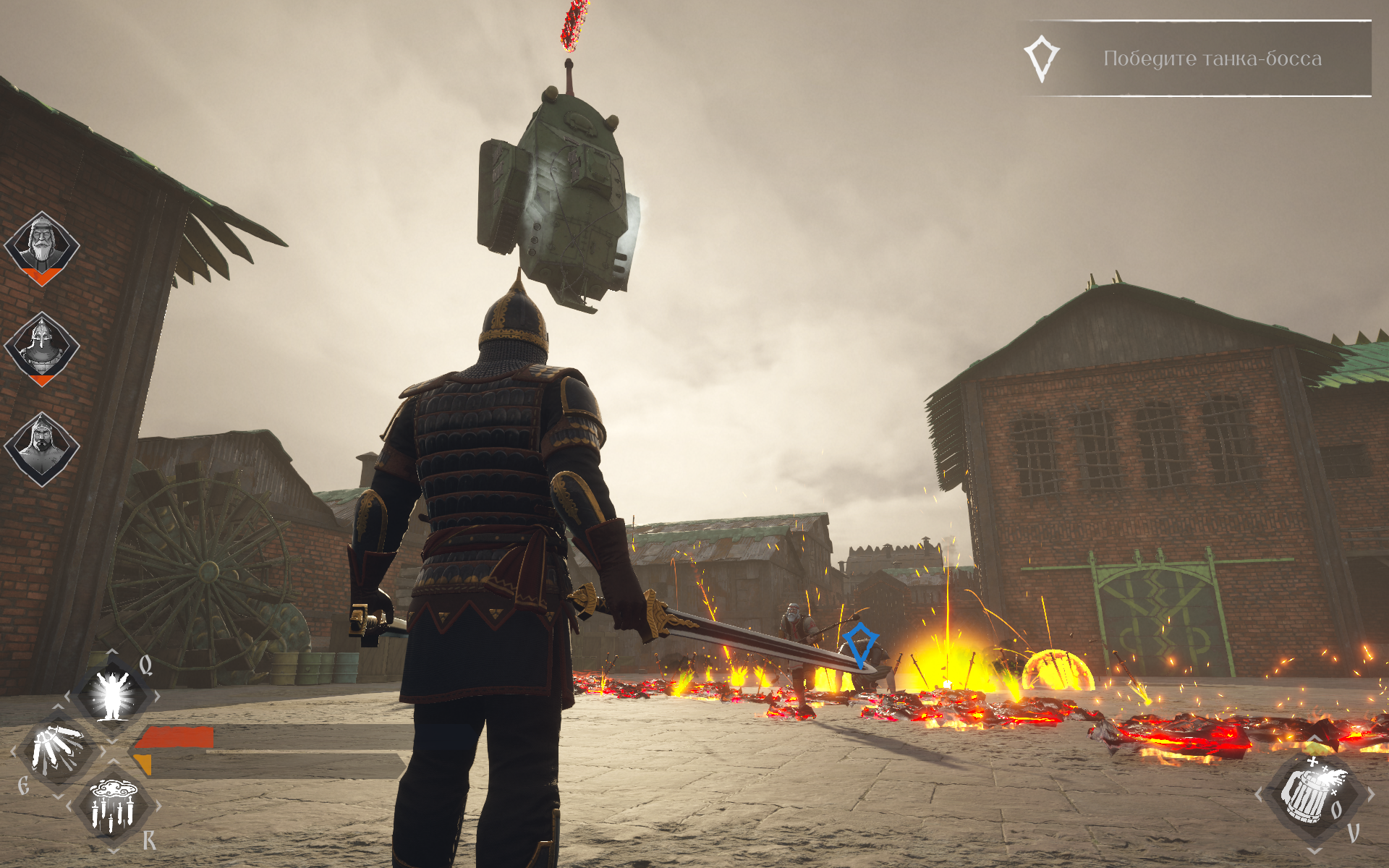The image size is (1389, 868).
Task: Click the blue diamond objective marker
Action: (859, 644)
